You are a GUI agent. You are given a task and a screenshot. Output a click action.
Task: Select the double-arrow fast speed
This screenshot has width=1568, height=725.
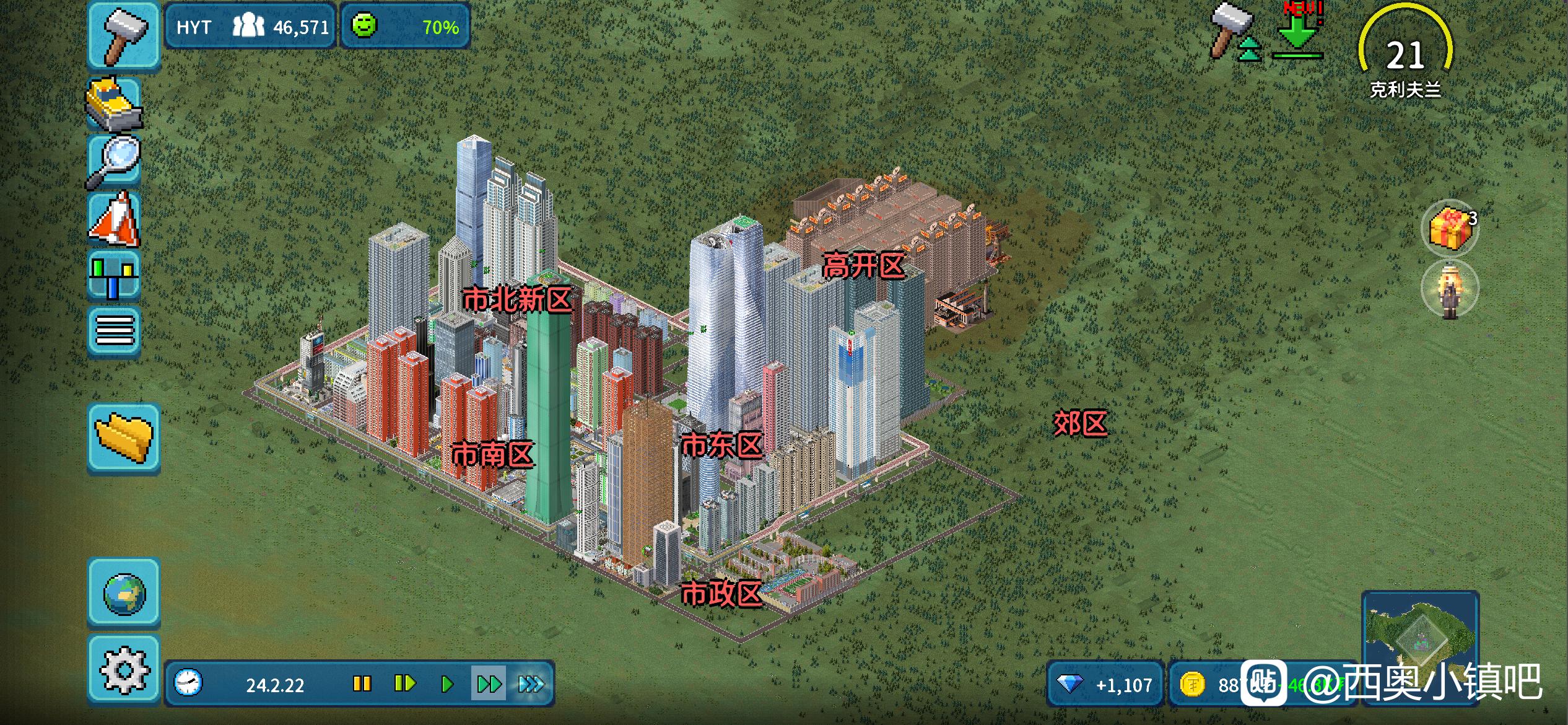pyautogui.click(x=489, y=684)
